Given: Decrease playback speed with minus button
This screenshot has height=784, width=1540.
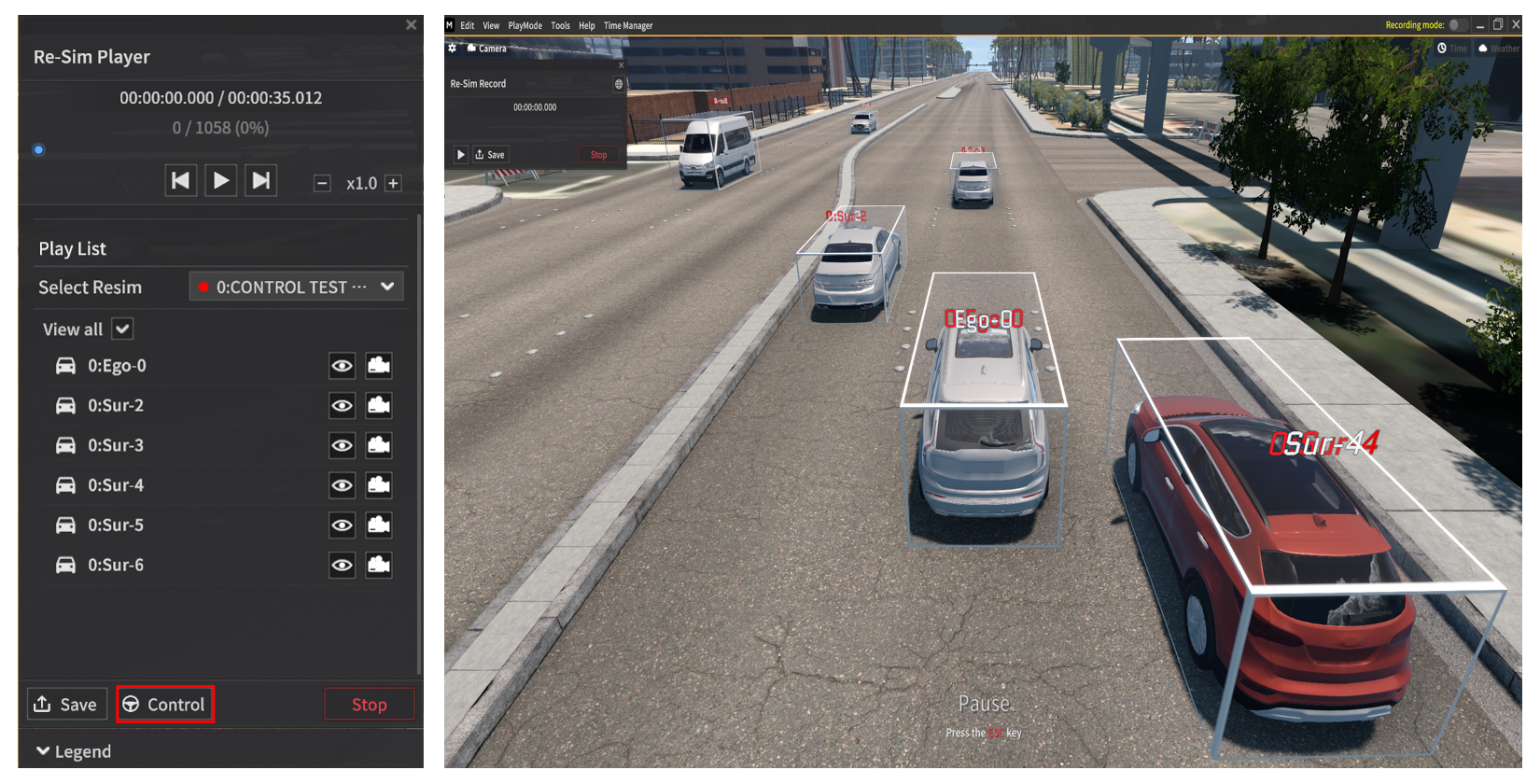Looking at the screenshot, I should pyautogui.click(x=322, y=184).
